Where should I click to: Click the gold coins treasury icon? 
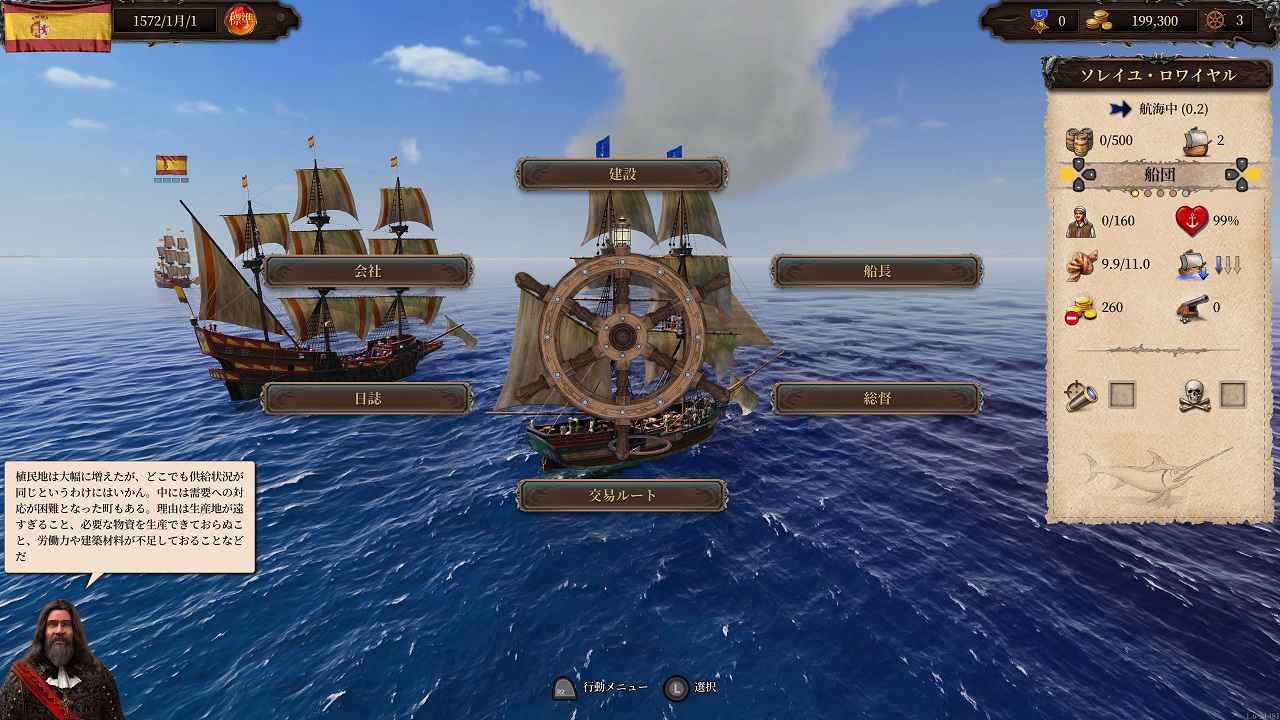pyautogui.click(x=1100, y=20)
